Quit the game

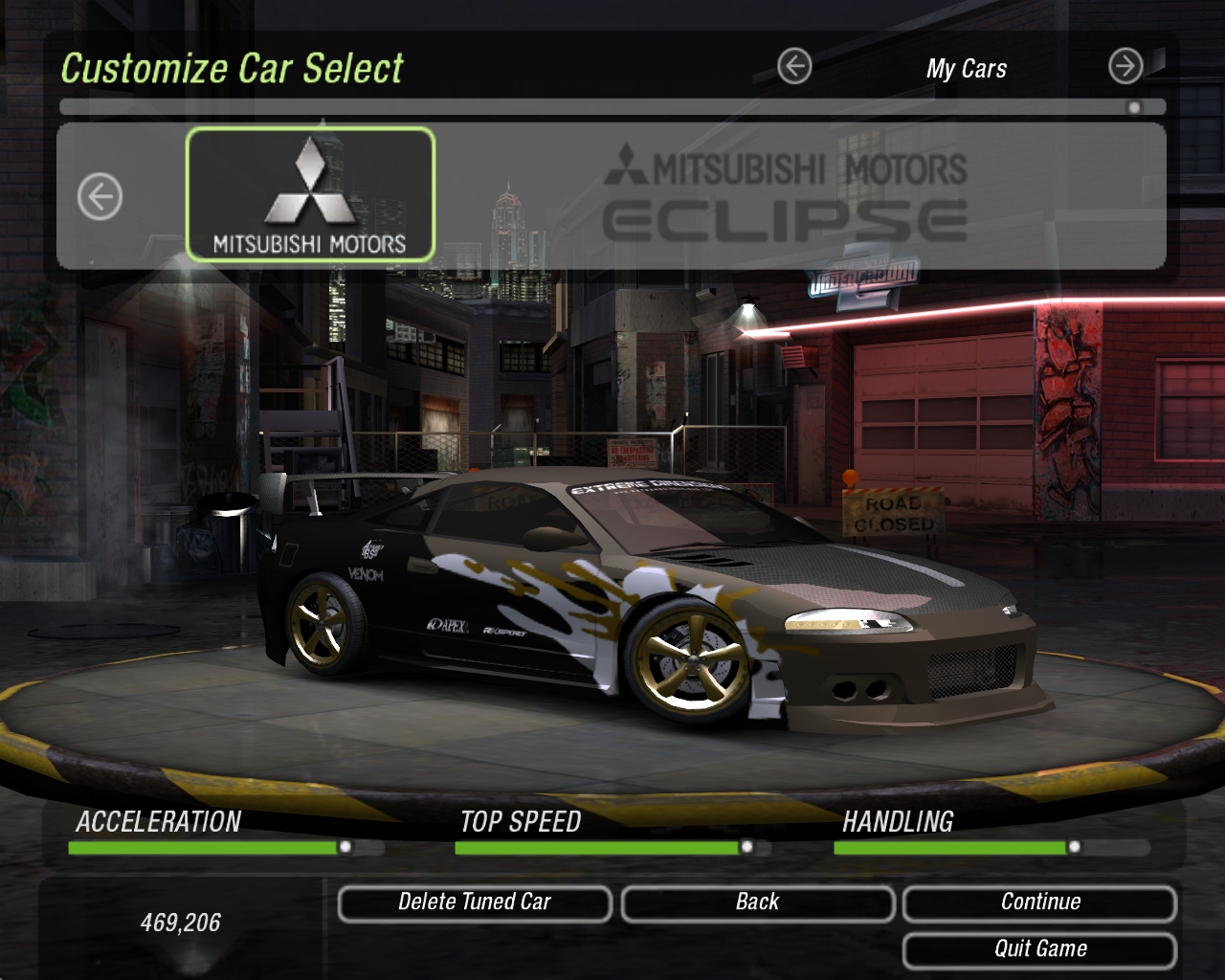1039,949
